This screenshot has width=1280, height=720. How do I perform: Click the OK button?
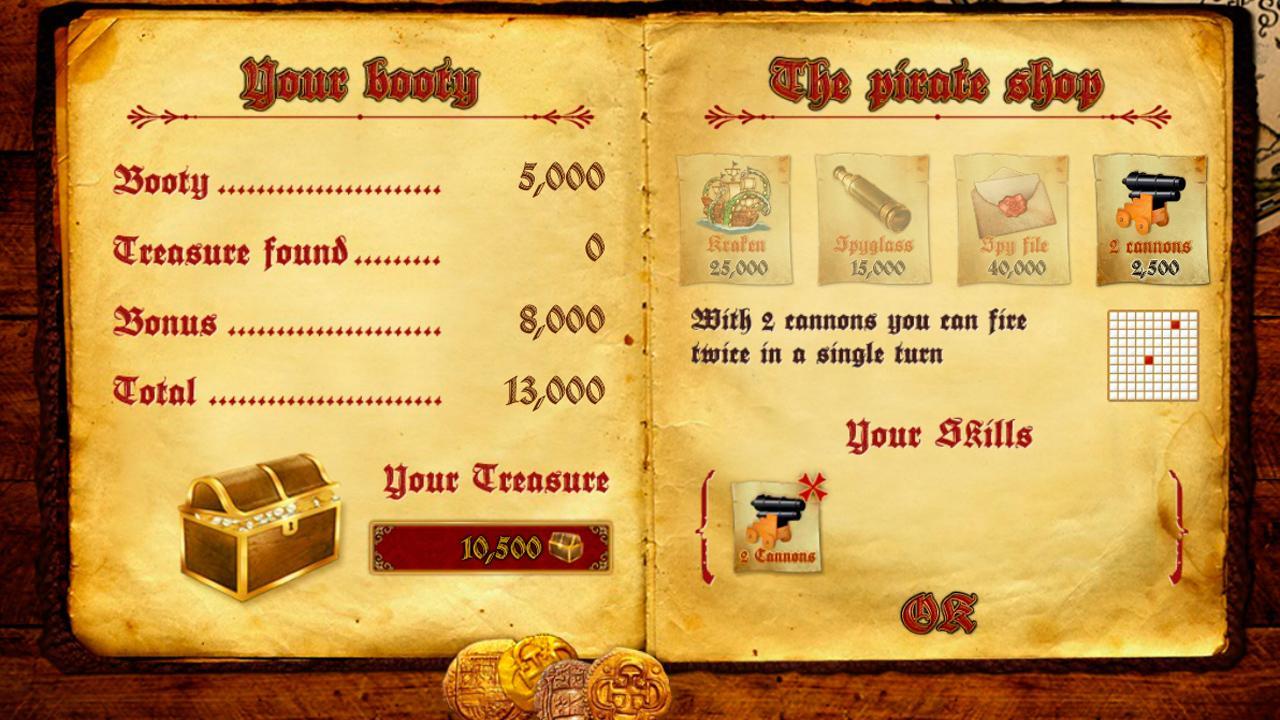click(938, 613)
